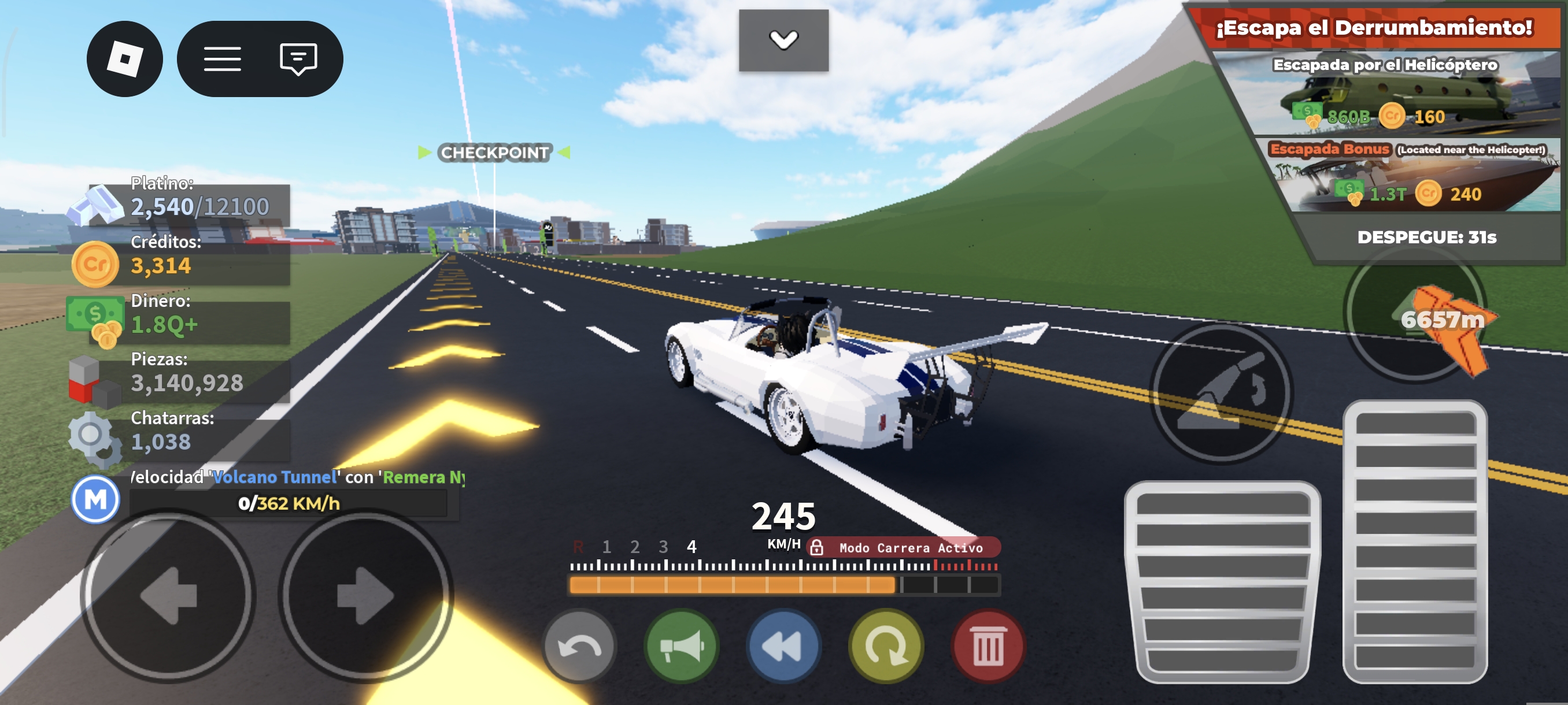Viewport: 1568px width, 705px height.
Task: Tap the gray undo arrow button
Action: 579,646
